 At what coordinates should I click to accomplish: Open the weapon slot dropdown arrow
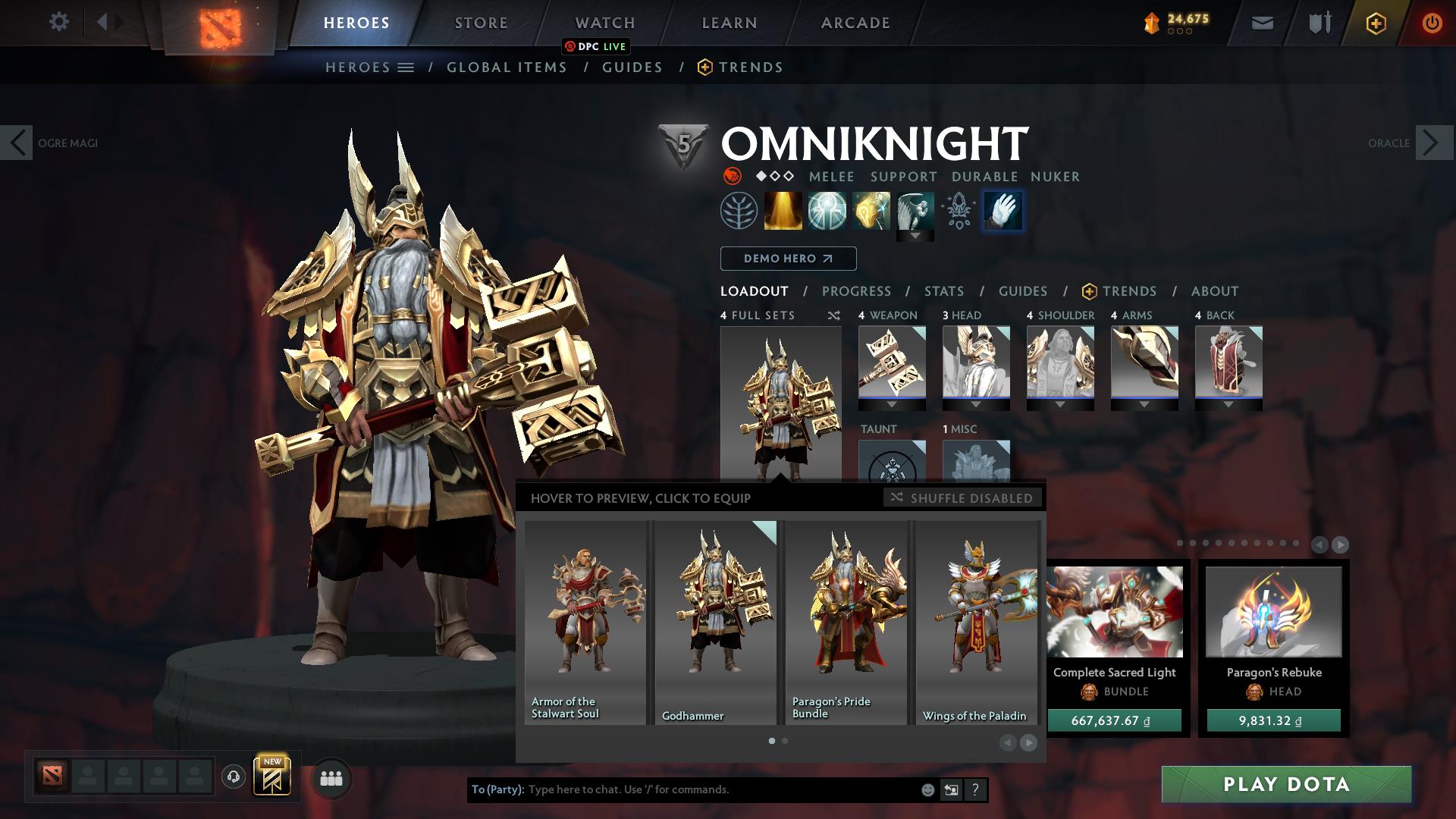(892, 405)
